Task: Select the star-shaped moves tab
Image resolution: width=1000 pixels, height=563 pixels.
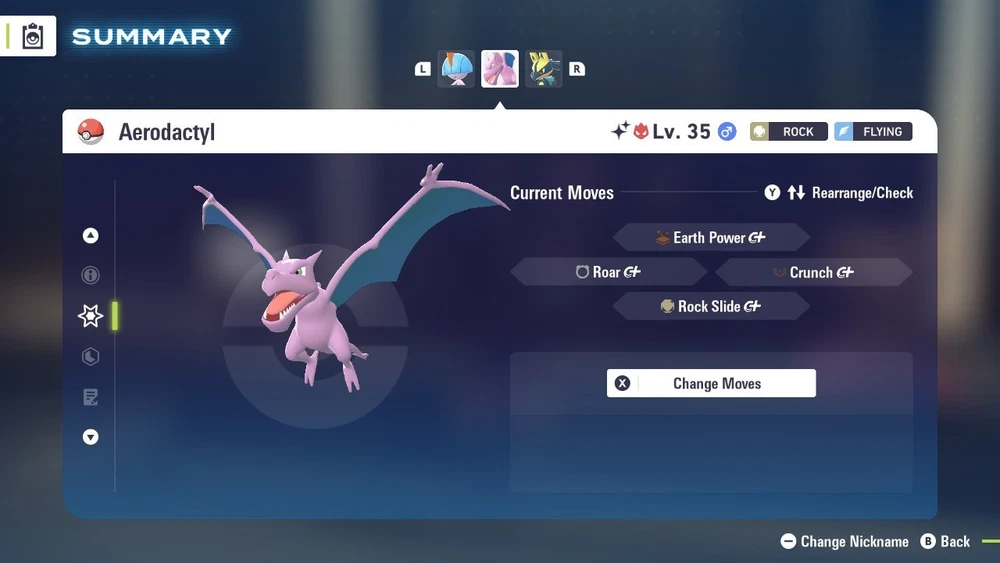Action: pos(91,316)
